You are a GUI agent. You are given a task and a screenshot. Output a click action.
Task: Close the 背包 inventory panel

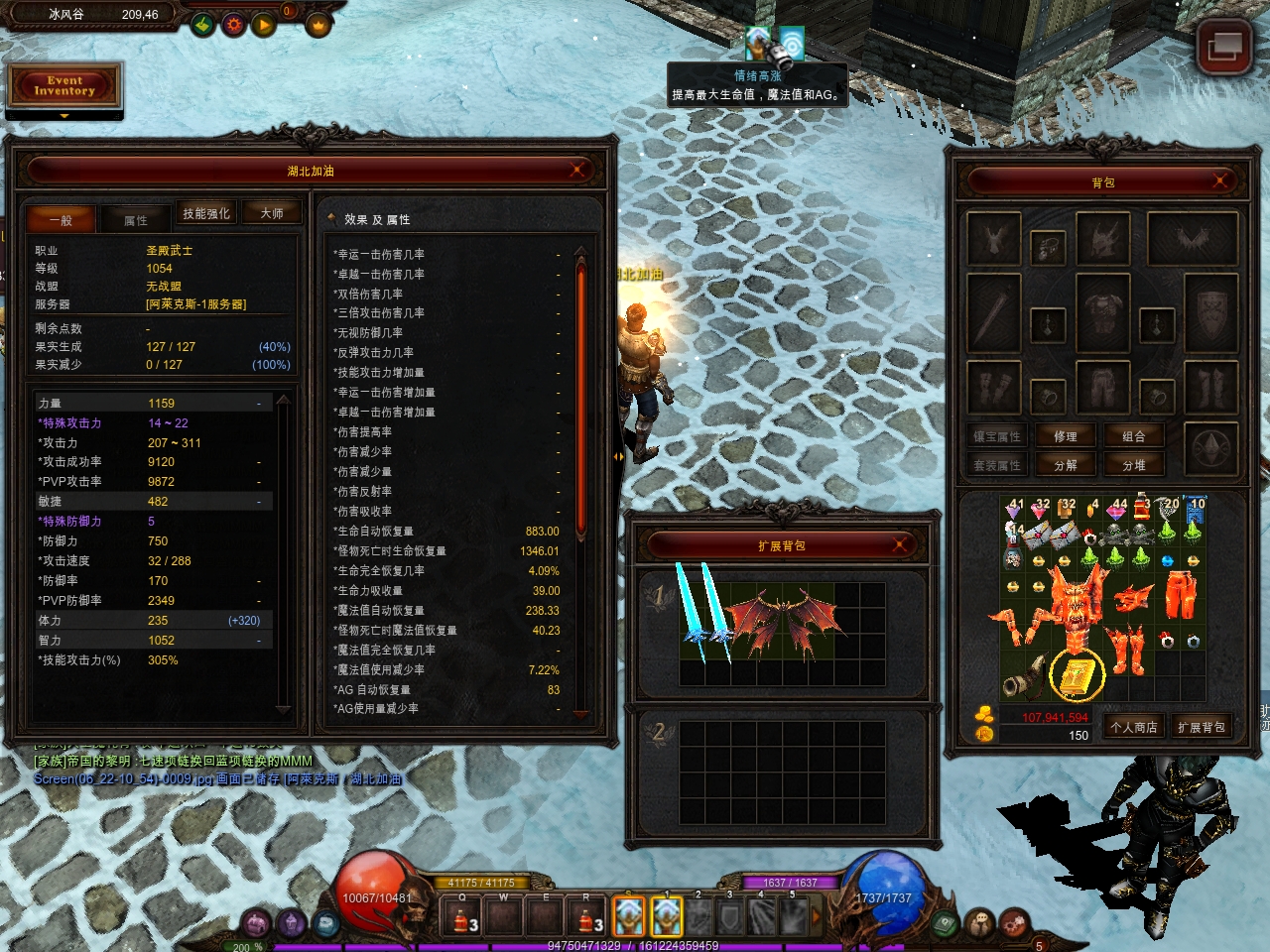coord(1220,181)
